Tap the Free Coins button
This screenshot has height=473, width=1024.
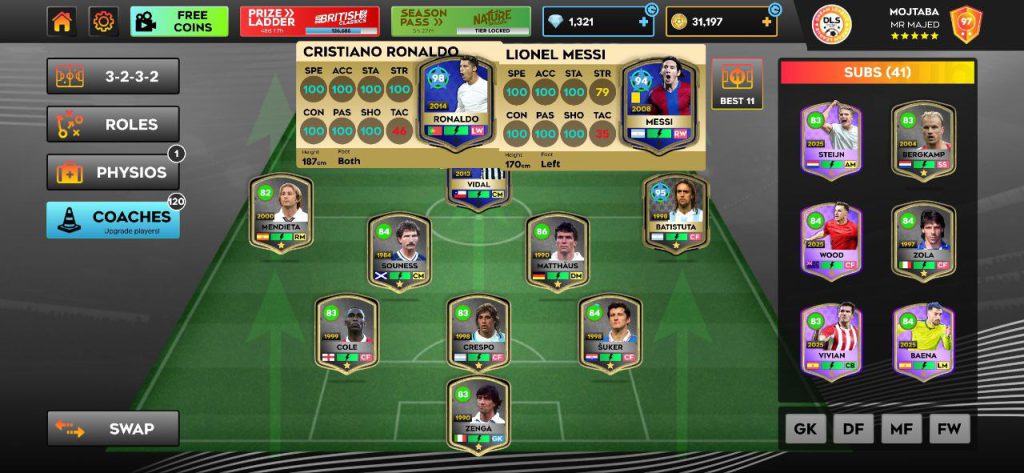(x=179, y=21)
